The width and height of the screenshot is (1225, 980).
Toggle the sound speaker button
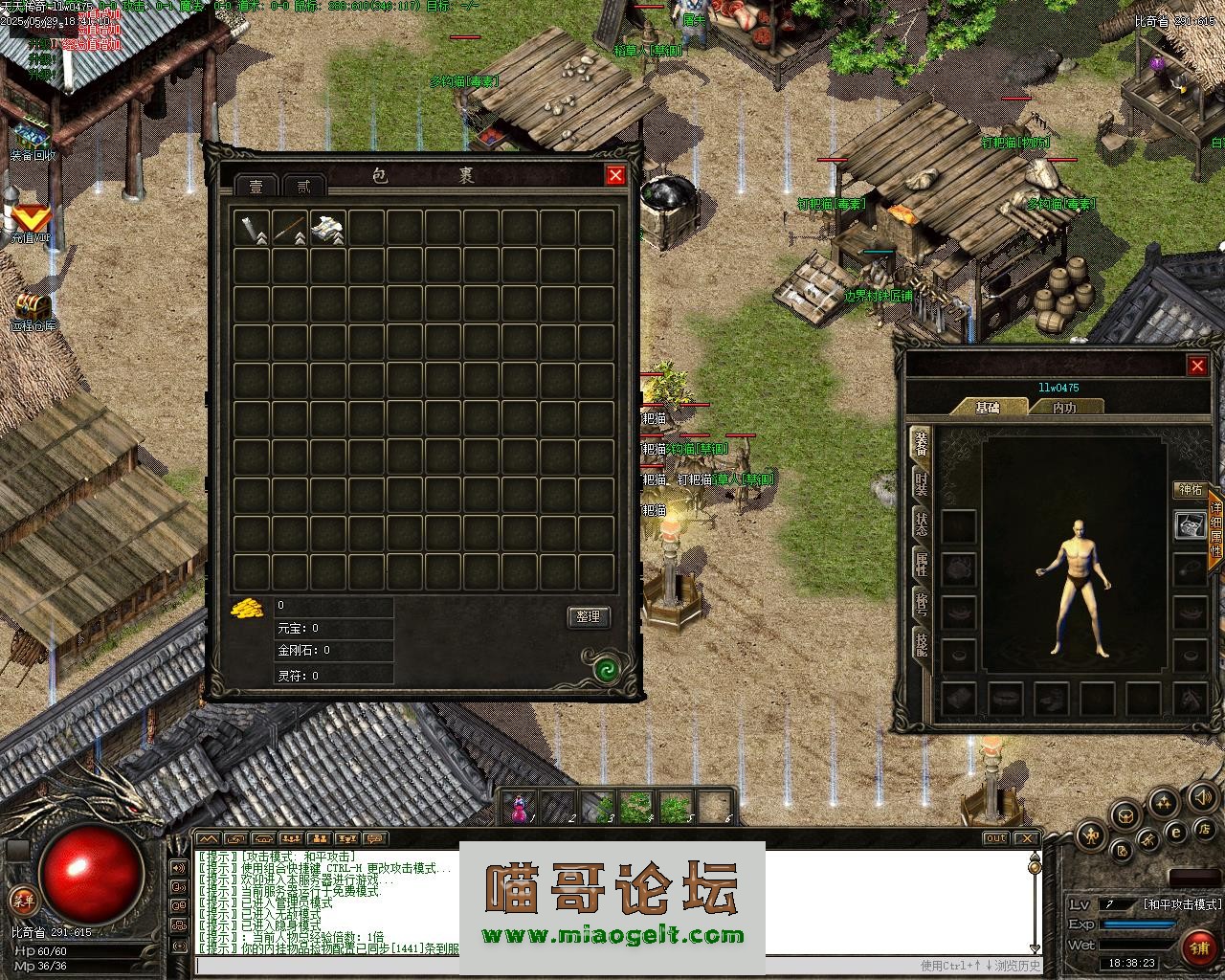(1202, 797)
